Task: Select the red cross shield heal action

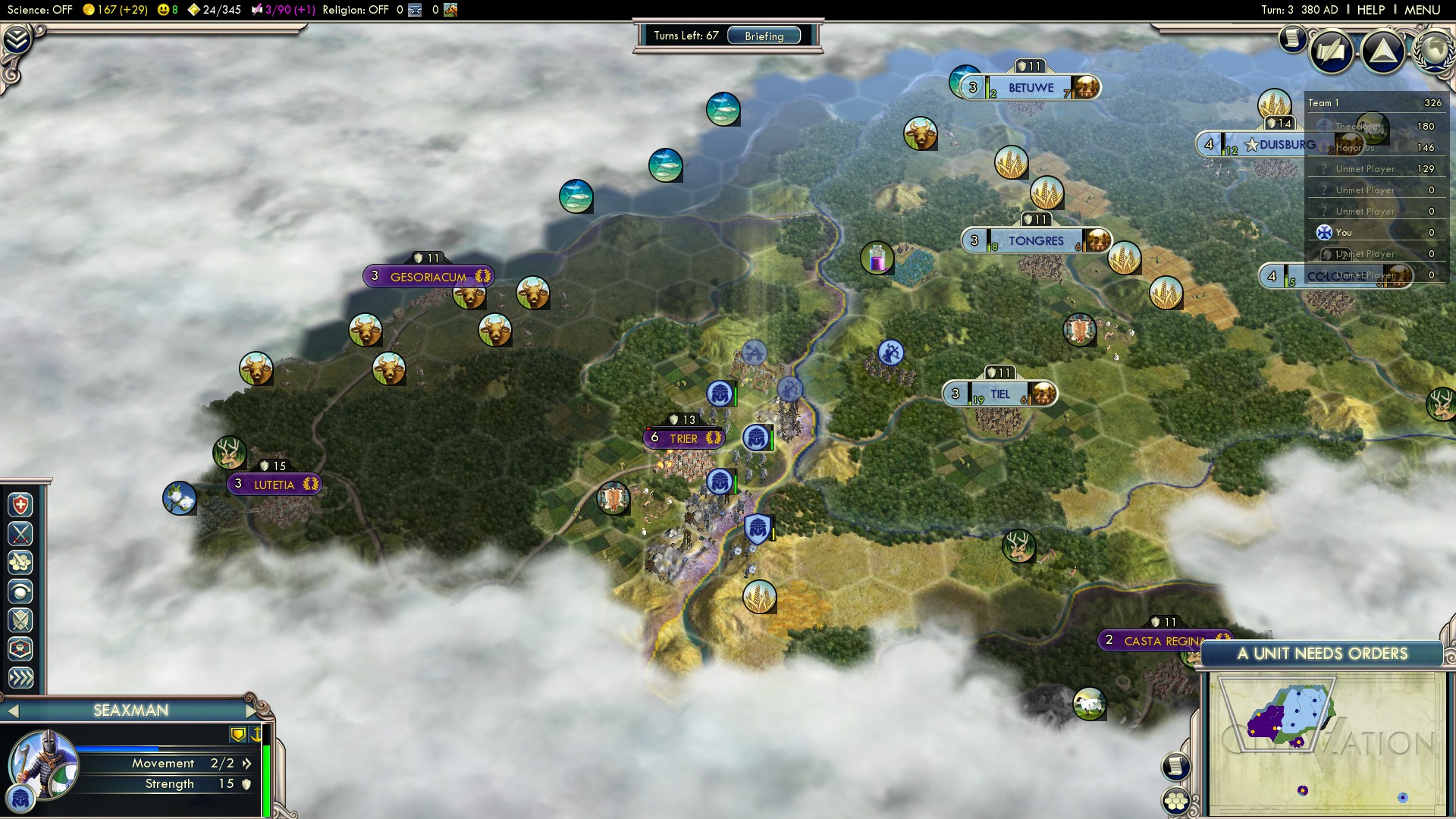Action: point(20,505)
